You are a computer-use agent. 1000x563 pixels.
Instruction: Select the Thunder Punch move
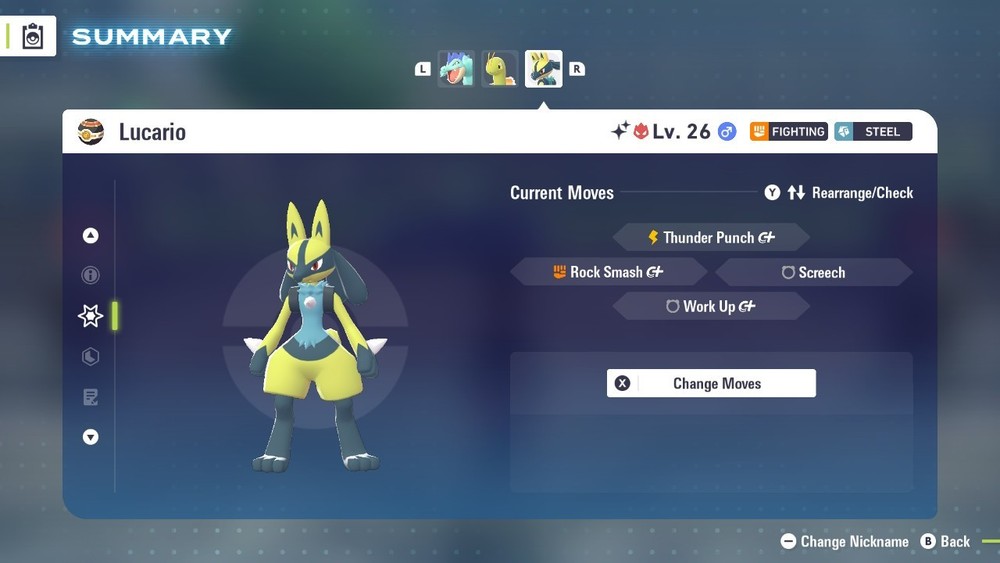[x=711, y=238]
